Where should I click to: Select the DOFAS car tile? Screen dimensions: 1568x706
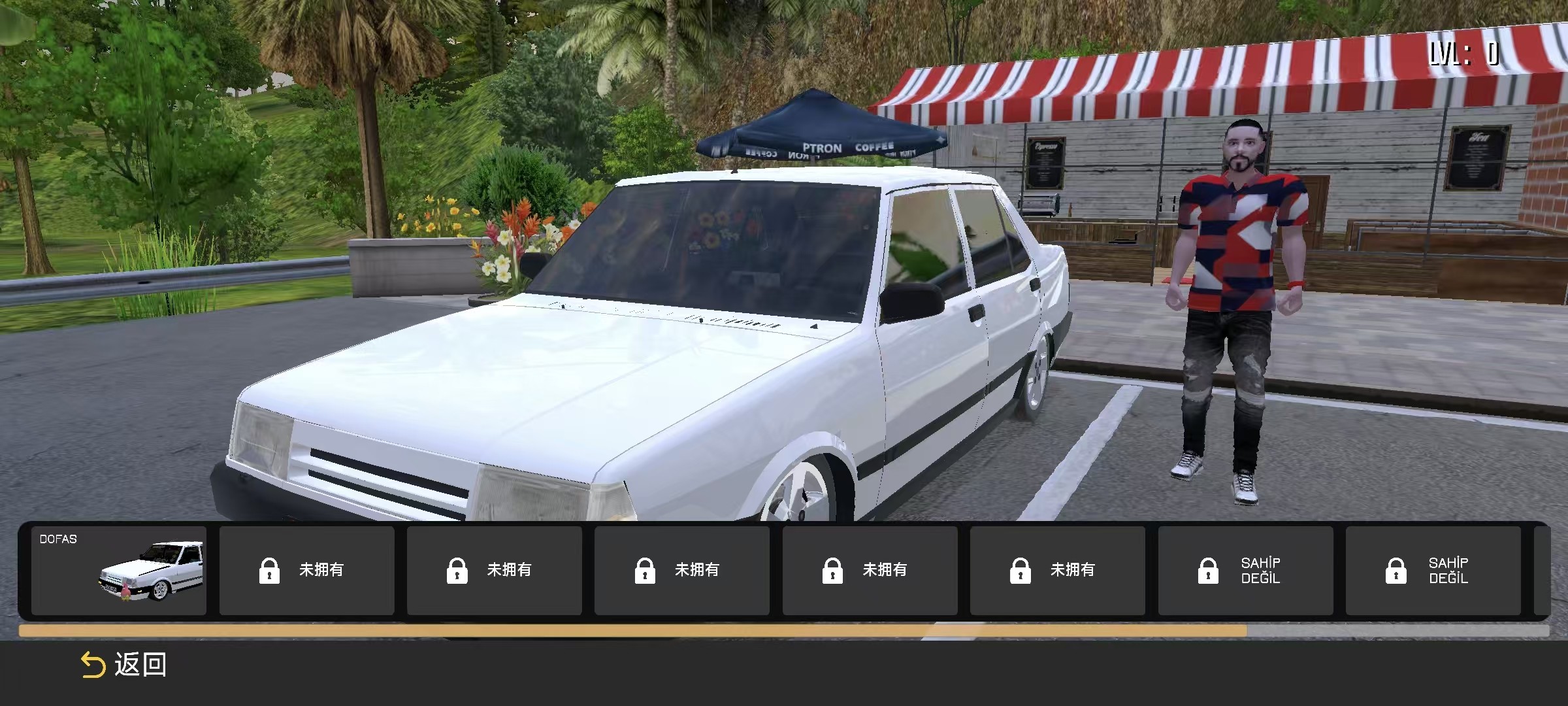119,570
